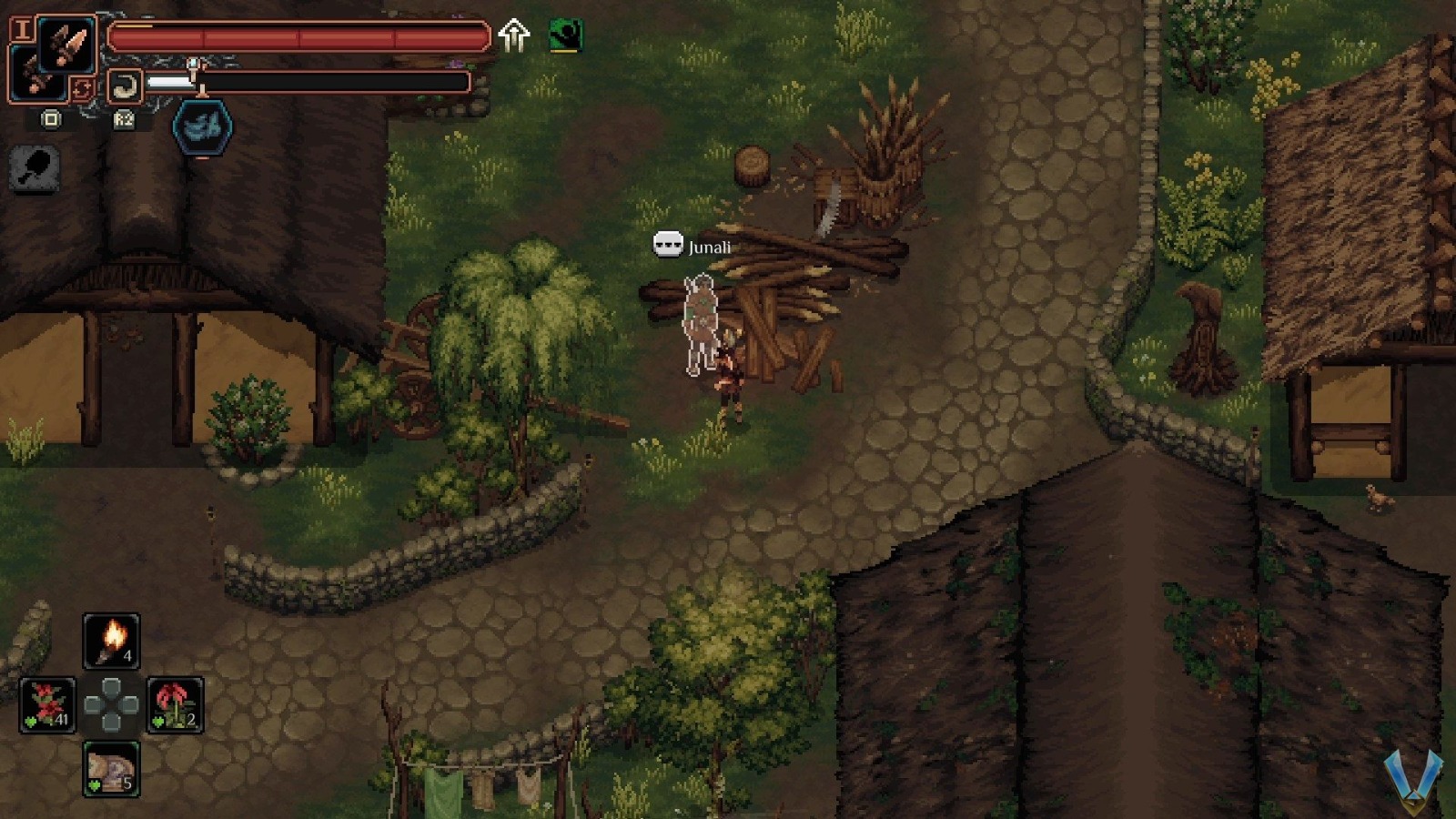Click the Junali name label
The width and height of the screenshot is (1456, 819).
[709, 246]
